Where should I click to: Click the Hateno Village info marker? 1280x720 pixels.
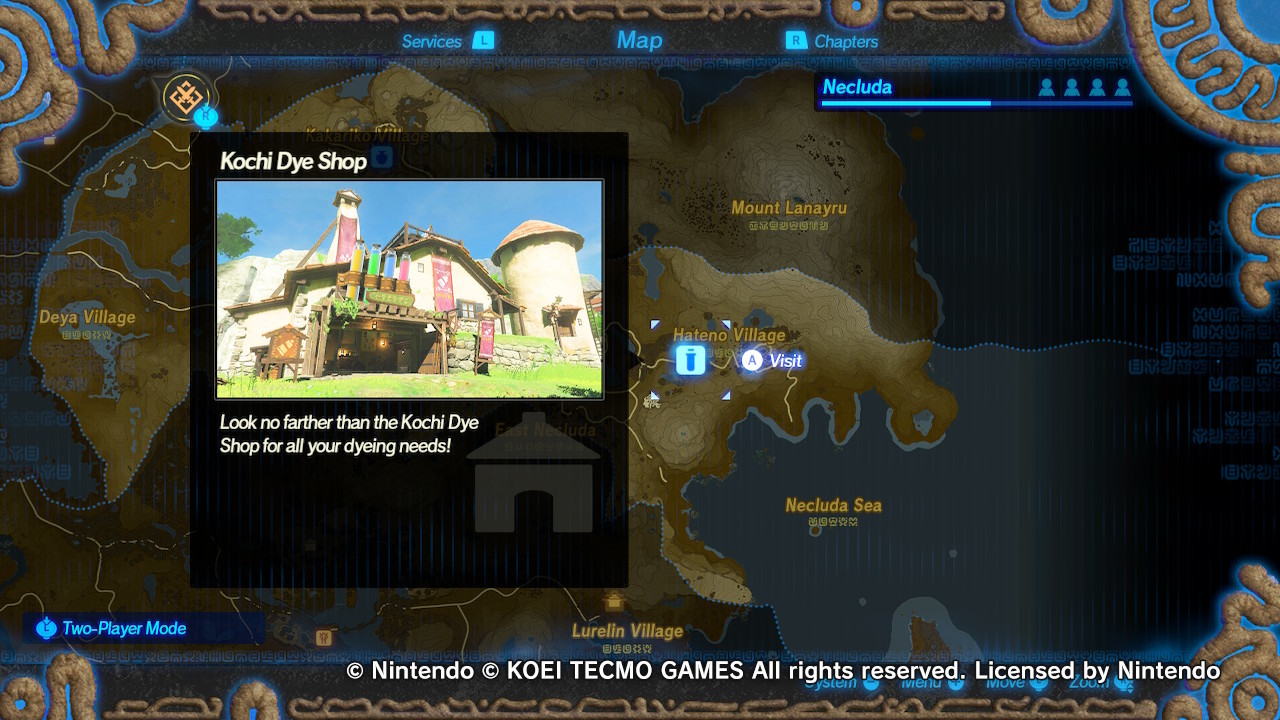[x=690, y=358]
